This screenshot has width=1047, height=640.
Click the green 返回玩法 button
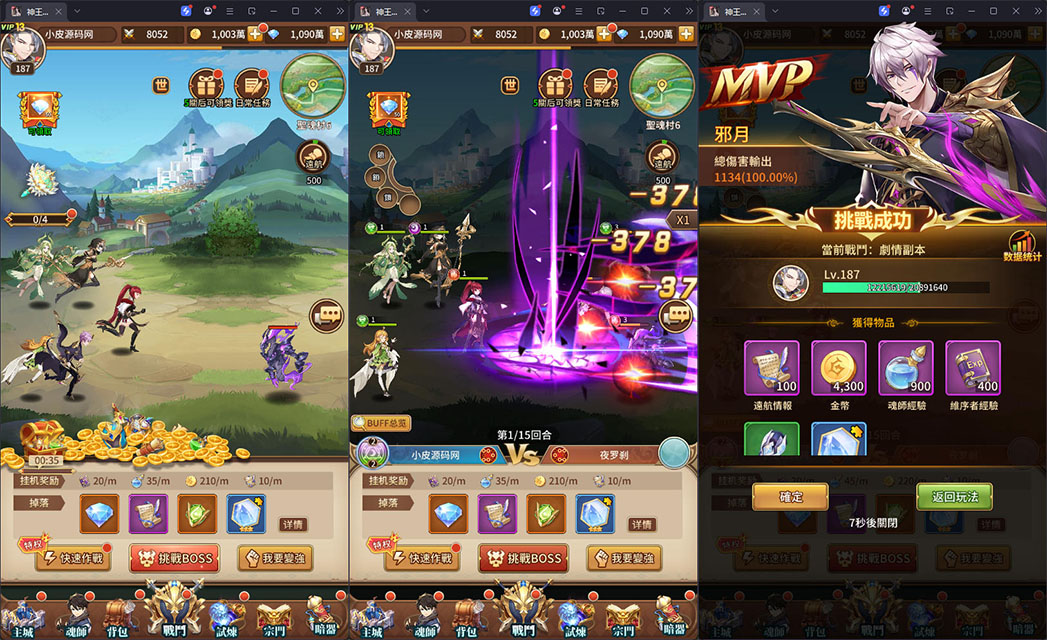coord(954,497)
